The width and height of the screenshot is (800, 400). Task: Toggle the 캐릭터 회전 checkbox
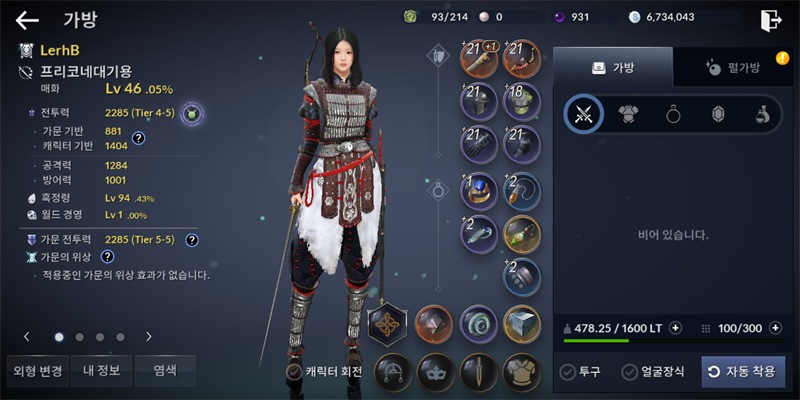click(323, 372)
